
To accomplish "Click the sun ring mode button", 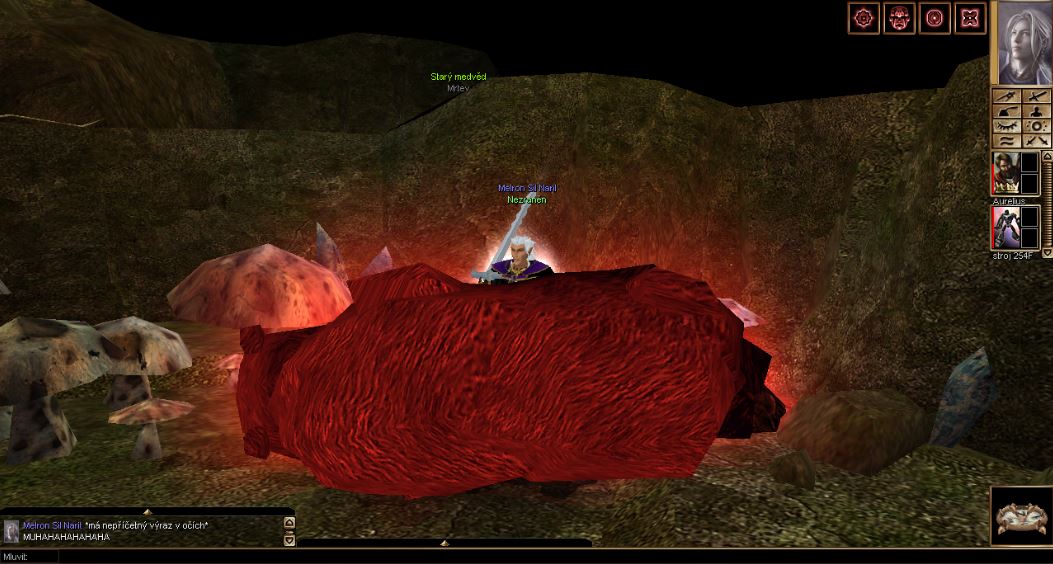I will click(x=1037, y=127).
